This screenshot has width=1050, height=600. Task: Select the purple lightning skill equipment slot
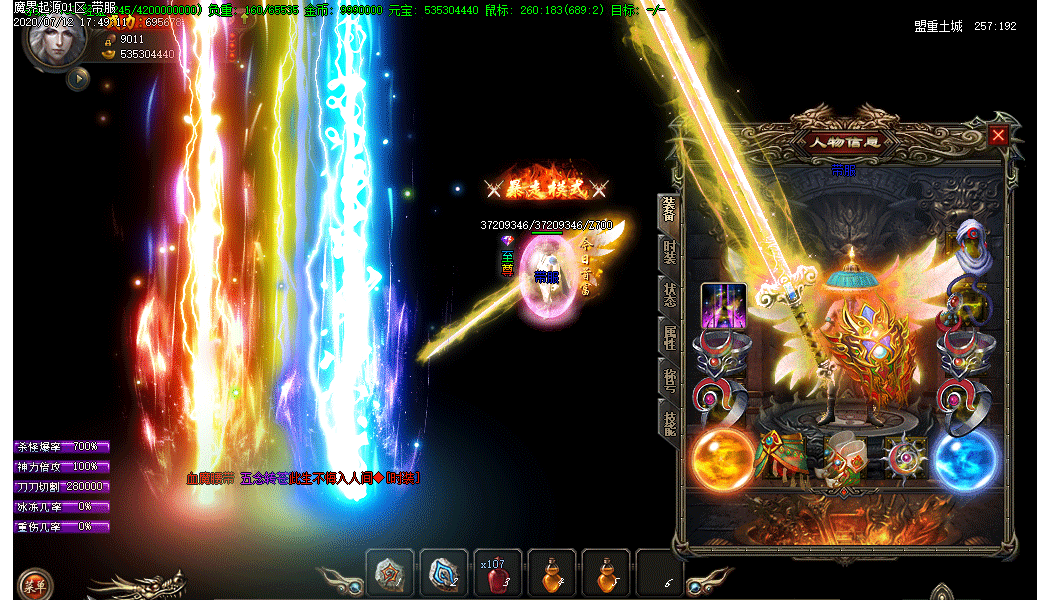pyautogui.click(x=724, y=307)
